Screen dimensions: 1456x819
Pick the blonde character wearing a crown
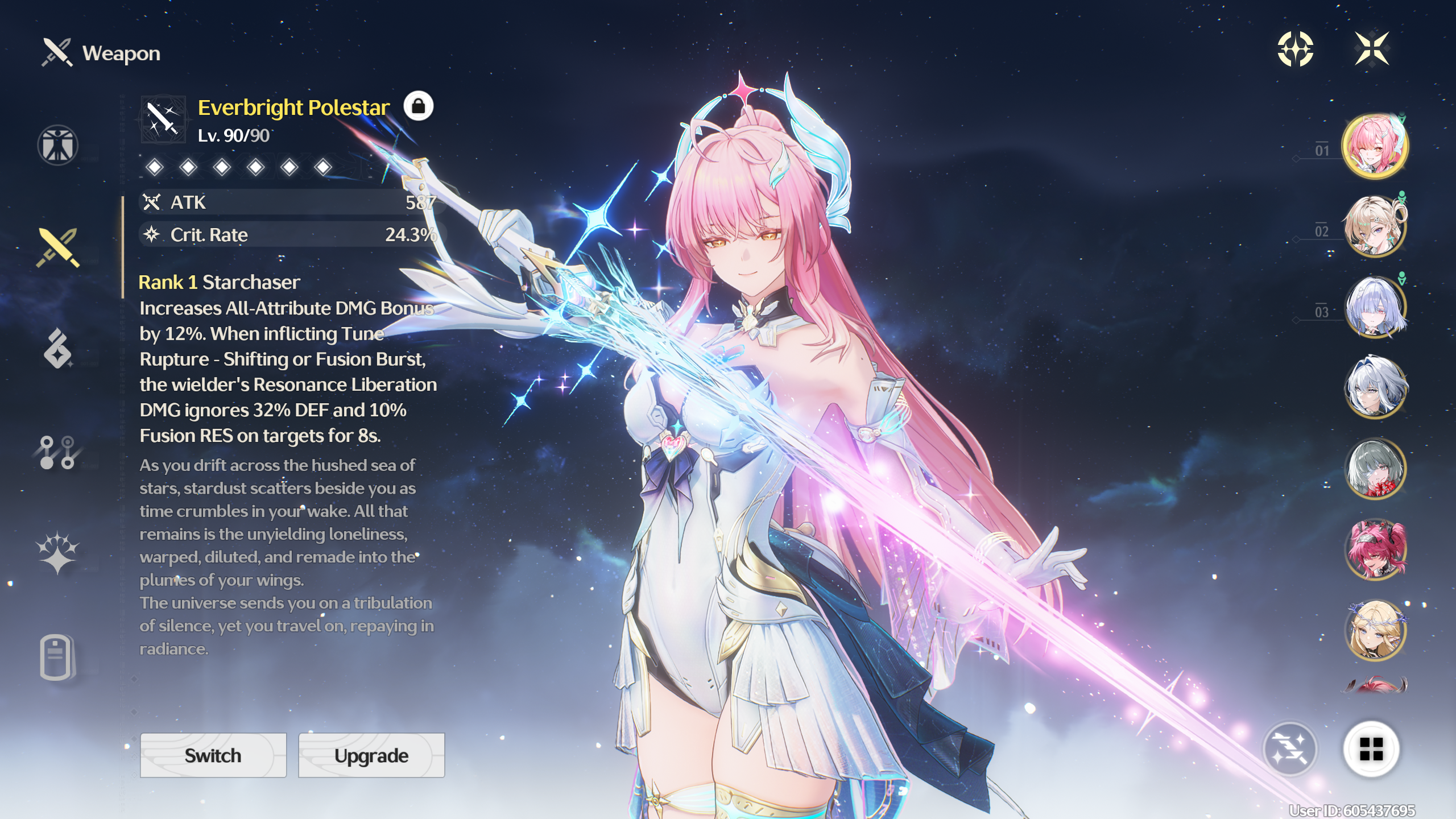point(1375,630)
